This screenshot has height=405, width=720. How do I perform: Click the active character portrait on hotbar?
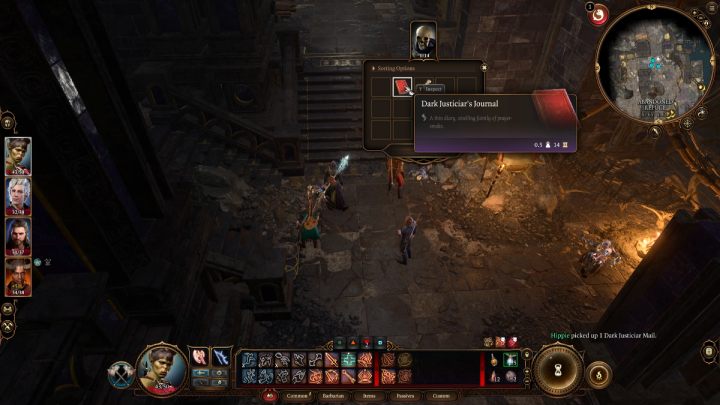pyautogui.click(x=162, y=366)
